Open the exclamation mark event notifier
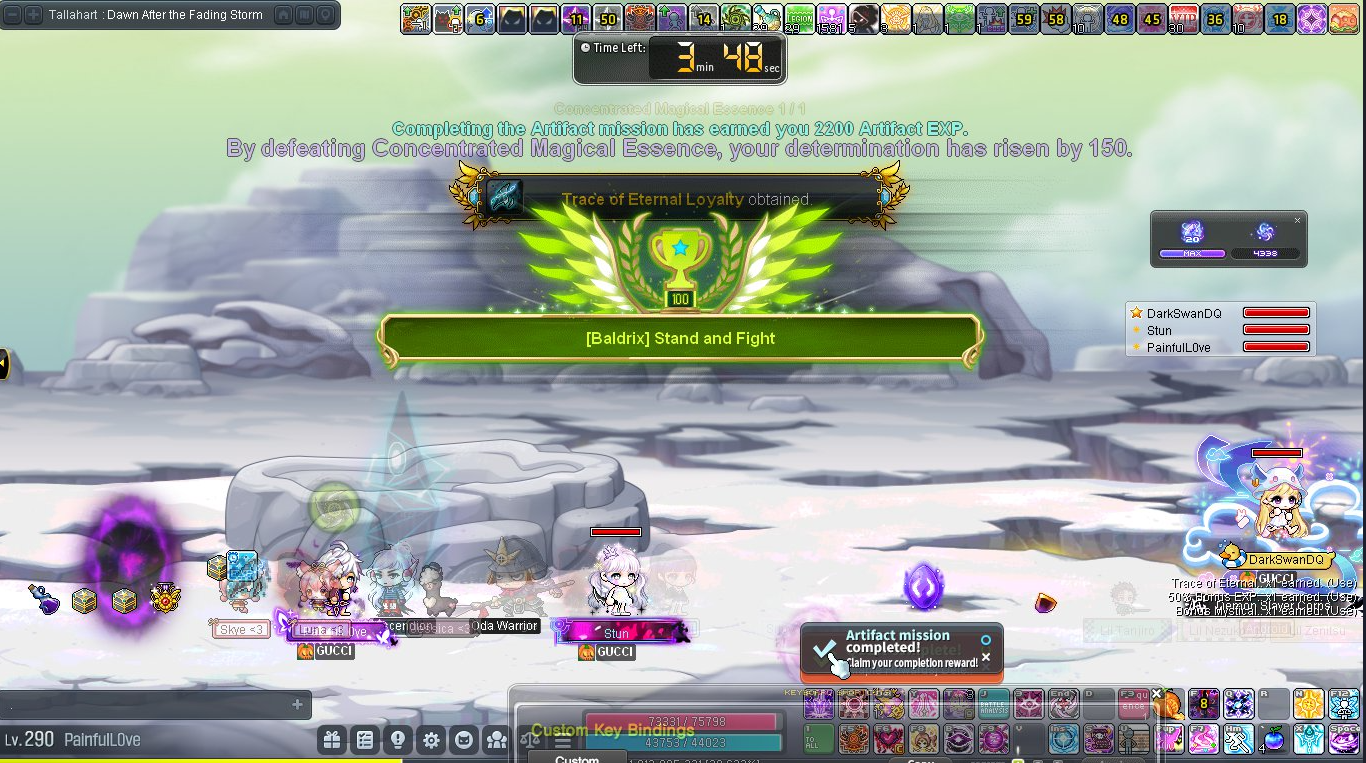 pos(398,740)
